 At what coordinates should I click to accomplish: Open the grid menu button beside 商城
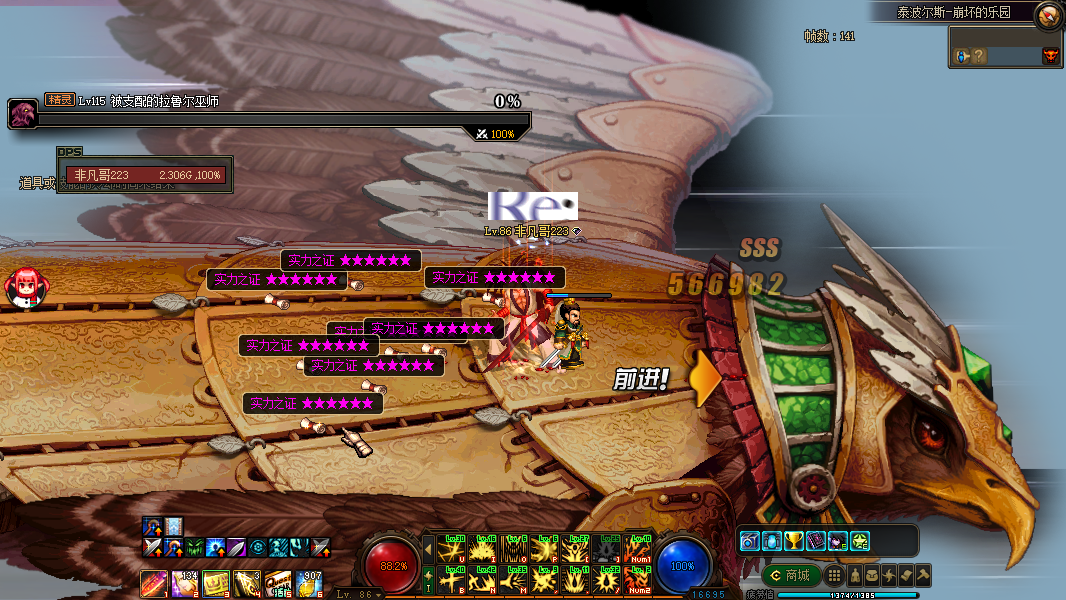834,575
